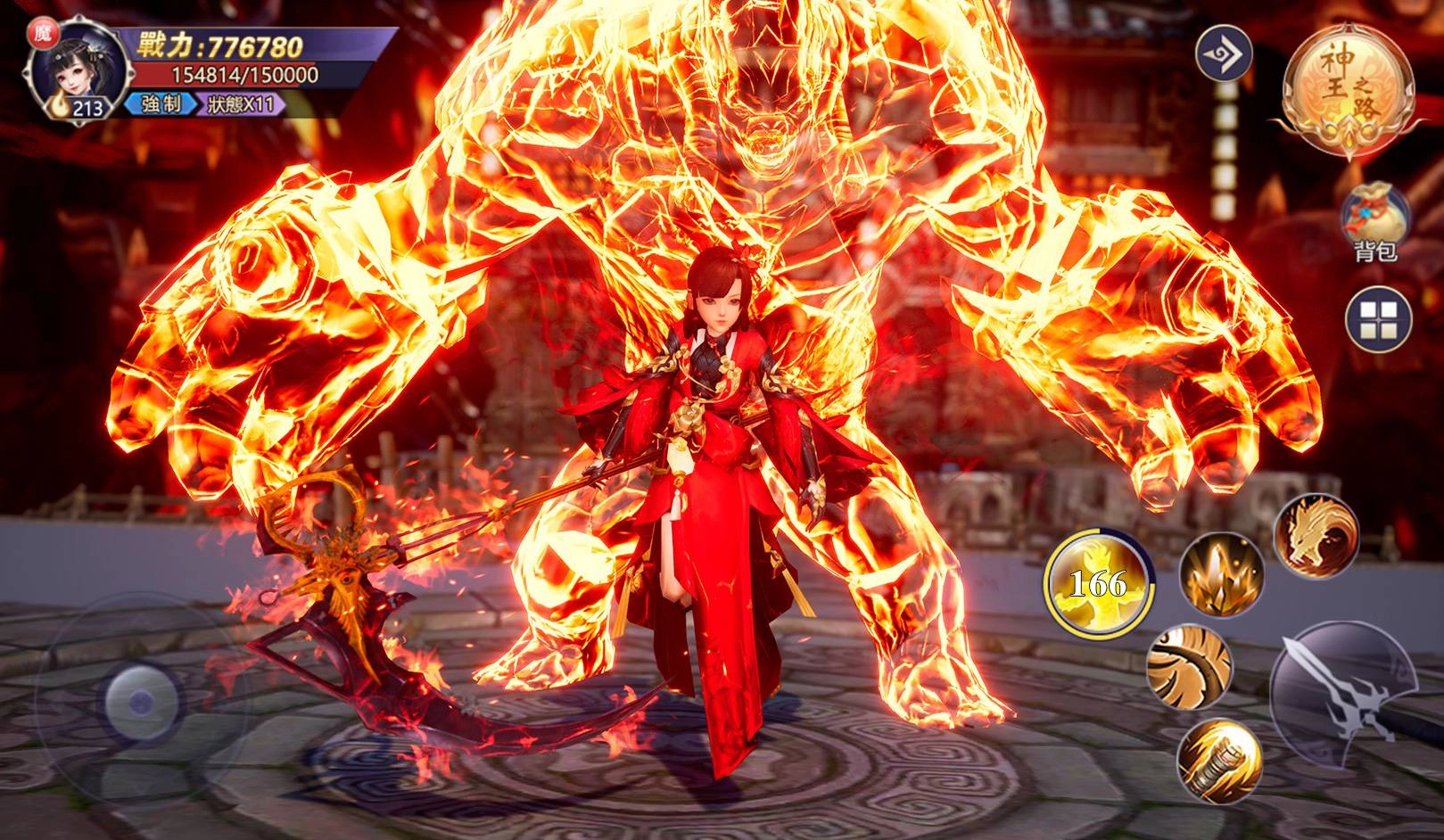Activate the dragon head skill
This screenshot has height=840, width=1444.
point(1315,534)
